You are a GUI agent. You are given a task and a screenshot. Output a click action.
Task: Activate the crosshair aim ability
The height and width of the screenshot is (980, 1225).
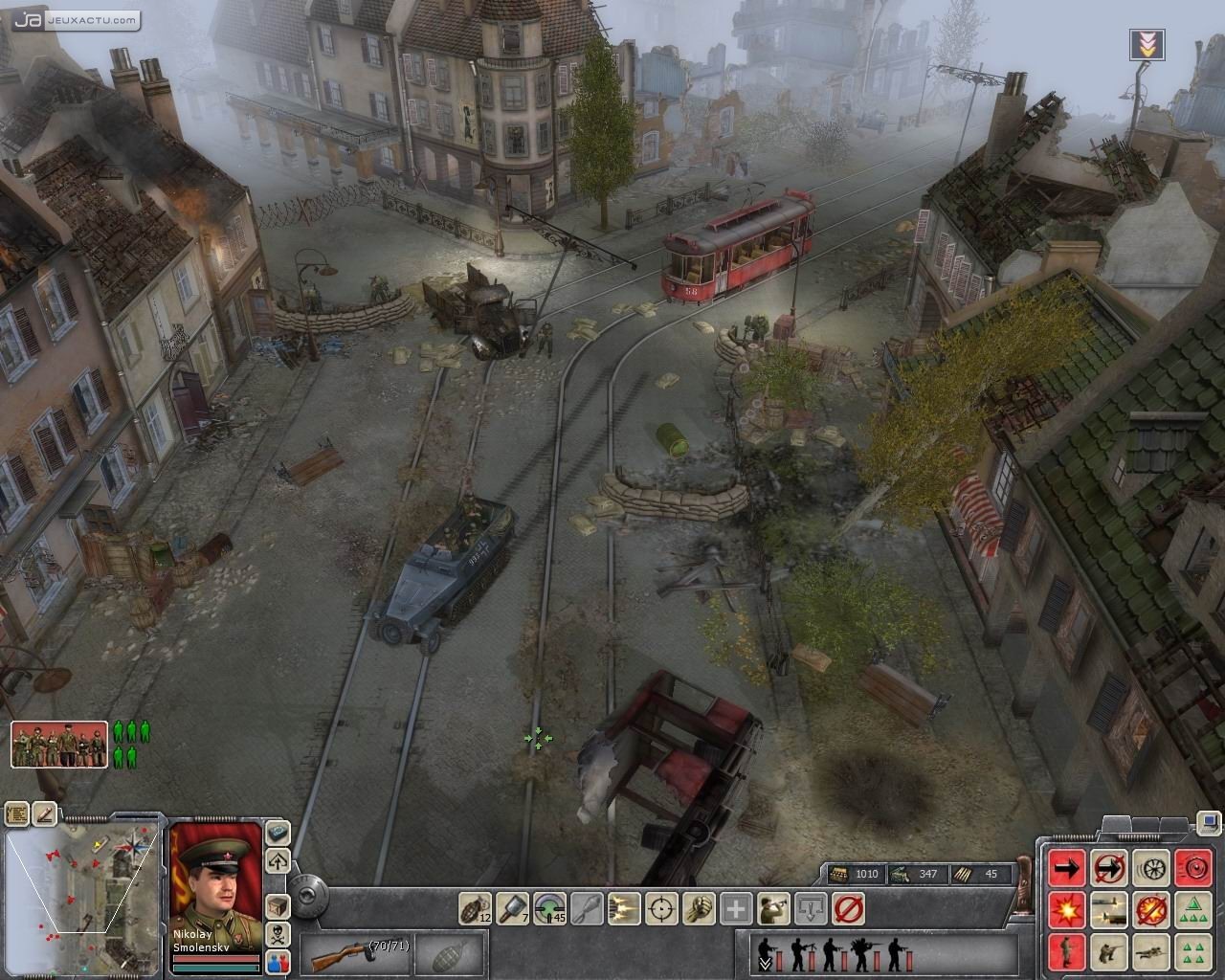(x=661, y=907)
